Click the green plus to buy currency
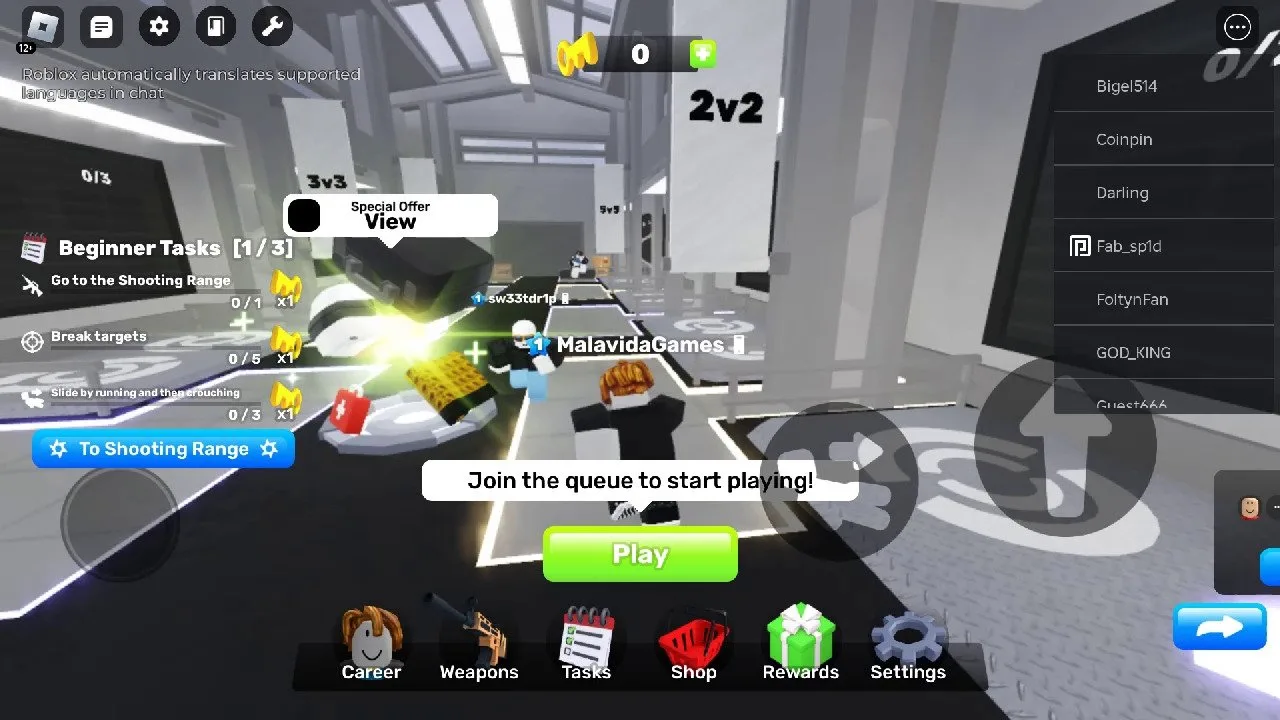1280x720 pixels. (x=703, y=54)
